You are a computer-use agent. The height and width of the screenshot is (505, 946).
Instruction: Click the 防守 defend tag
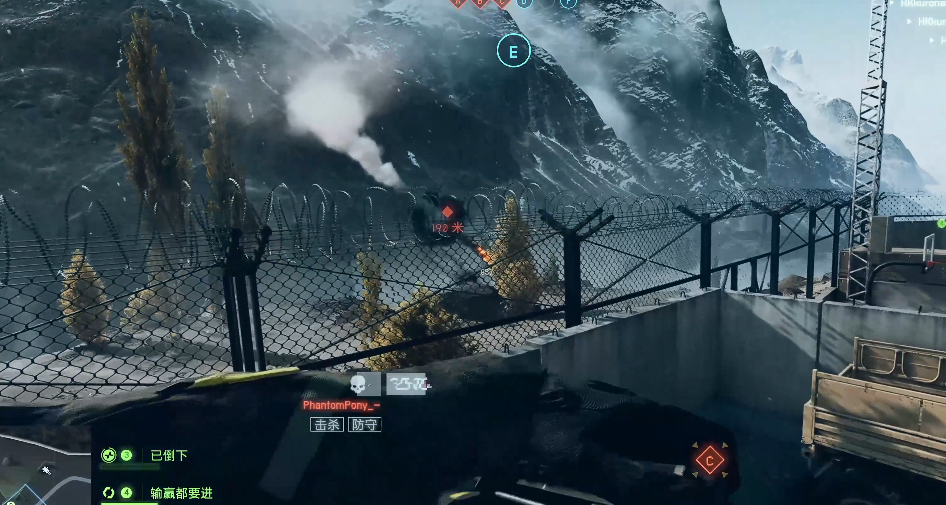(364, 424)
